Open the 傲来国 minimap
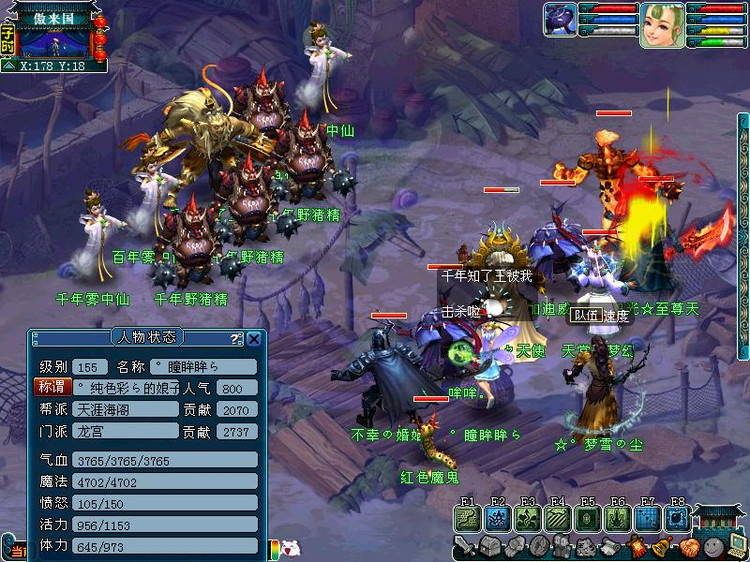Image resolution: width=750 pixels, height=562 pixels. [55, 42]
